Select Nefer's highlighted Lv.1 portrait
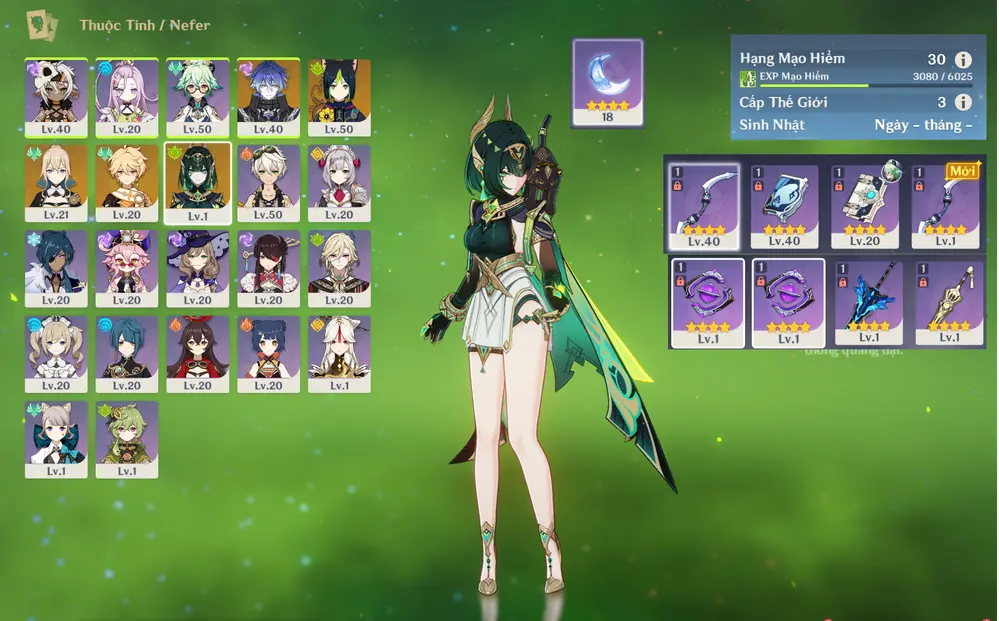The width and height of the screenshot is (999, 621). point(198,183)
